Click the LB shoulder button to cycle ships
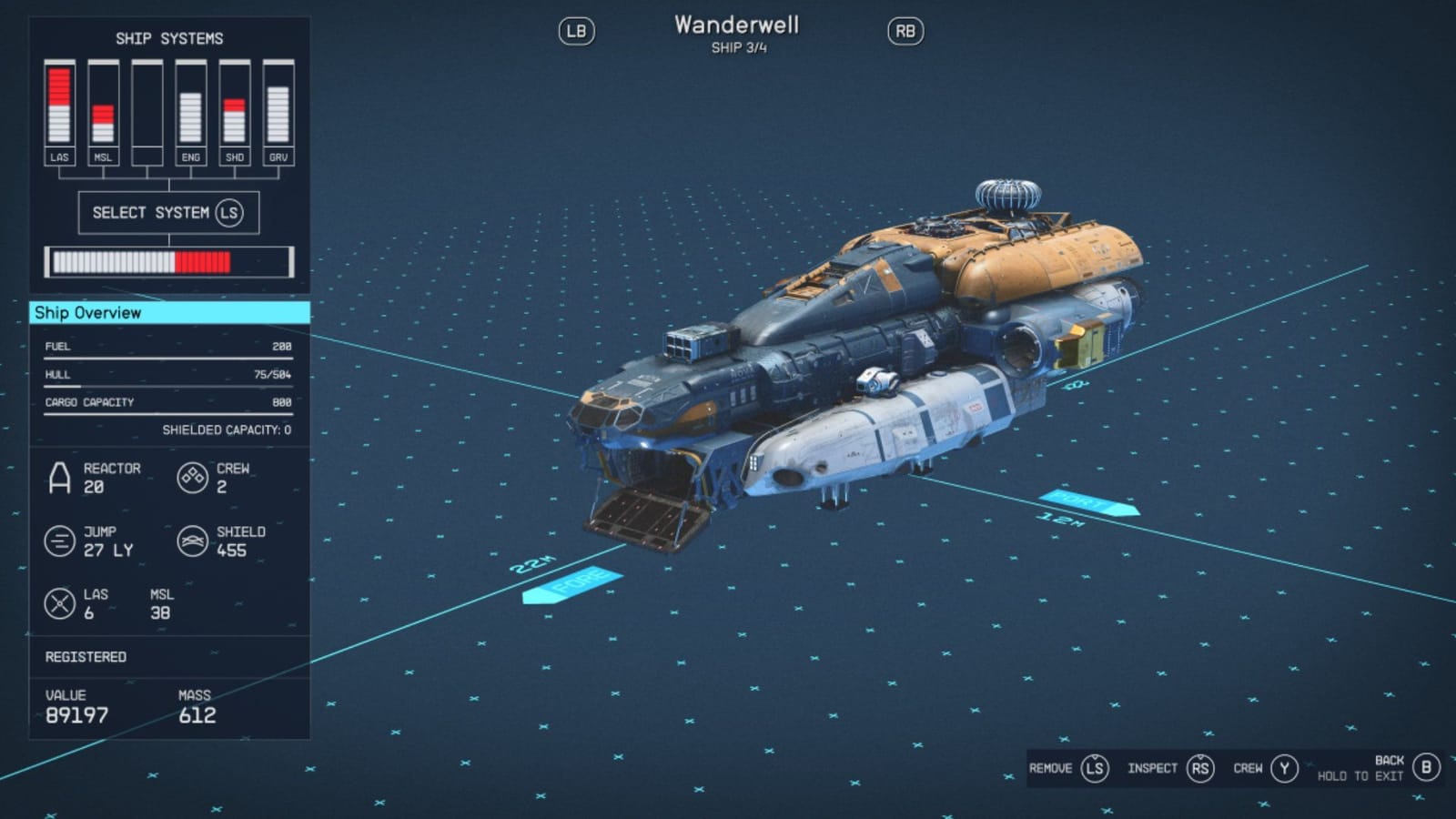The image size is (1456, 819). (x=577, y=30)
